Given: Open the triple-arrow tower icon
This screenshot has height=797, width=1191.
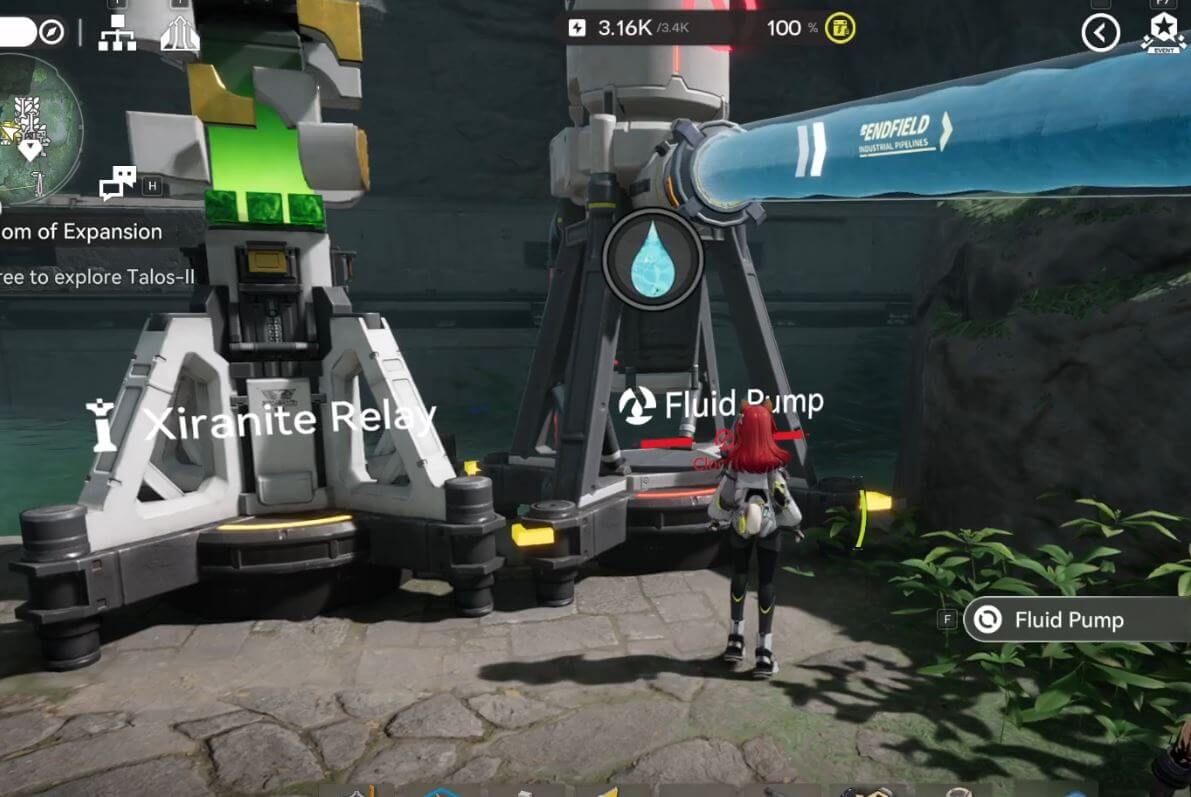Looking at the screenshot, I should point(180,34).
